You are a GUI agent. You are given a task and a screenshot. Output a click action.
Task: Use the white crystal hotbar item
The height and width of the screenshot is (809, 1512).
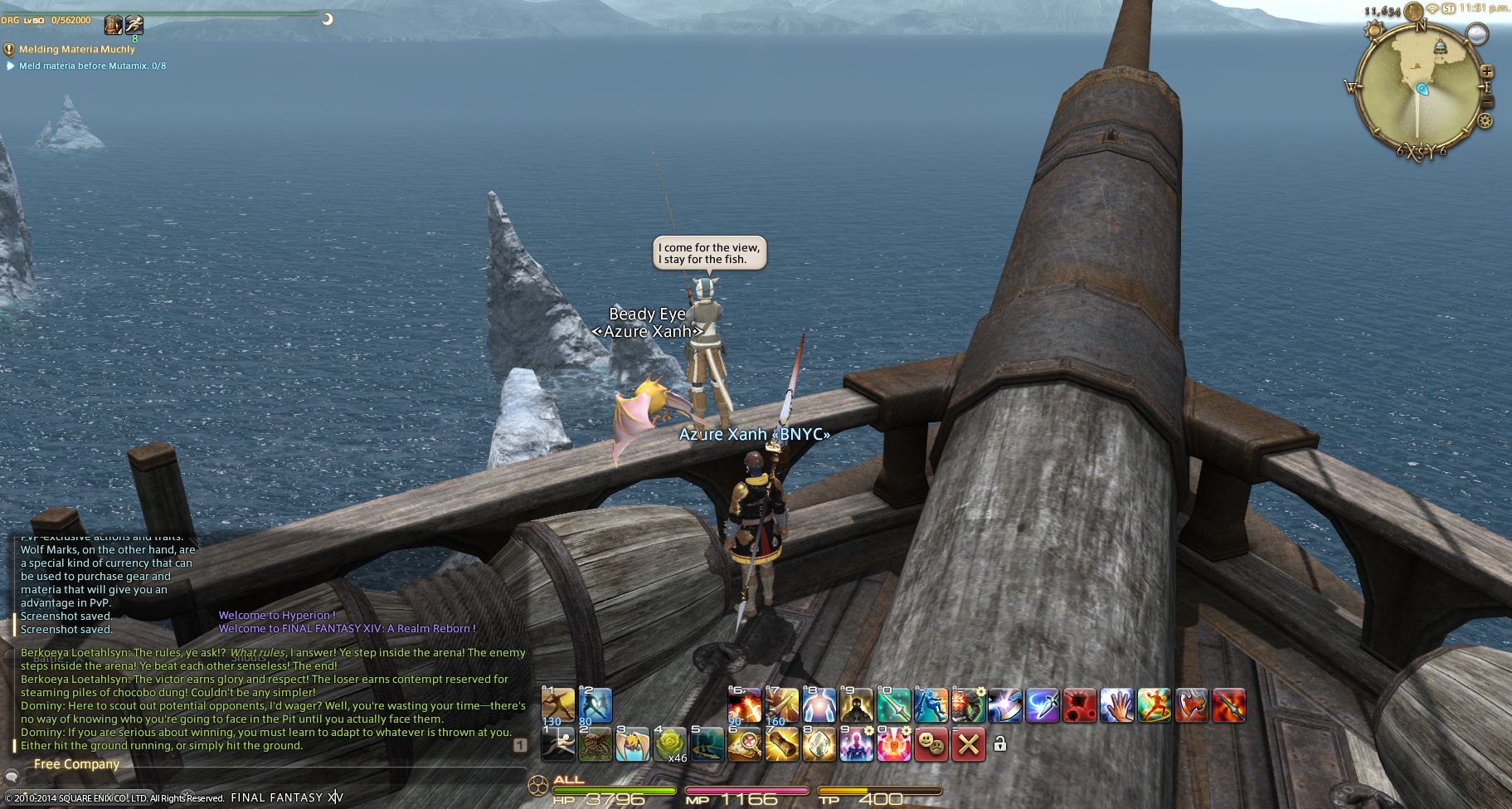[819, 744]
